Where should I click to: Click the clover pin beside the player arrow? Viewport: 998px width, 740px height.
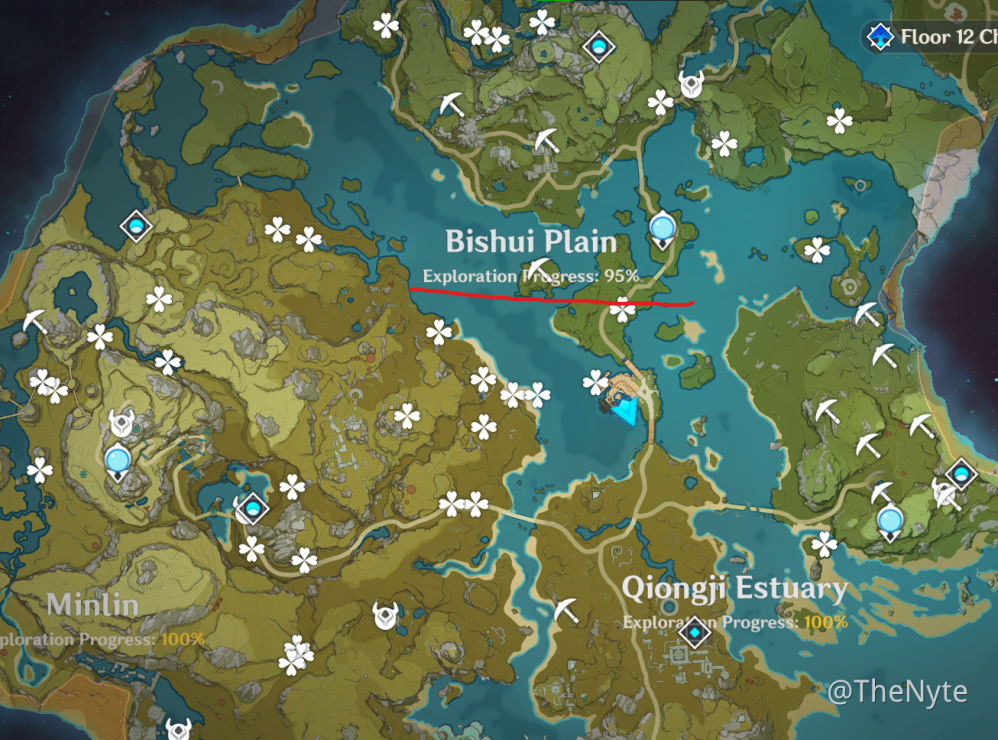coord(597,382)
